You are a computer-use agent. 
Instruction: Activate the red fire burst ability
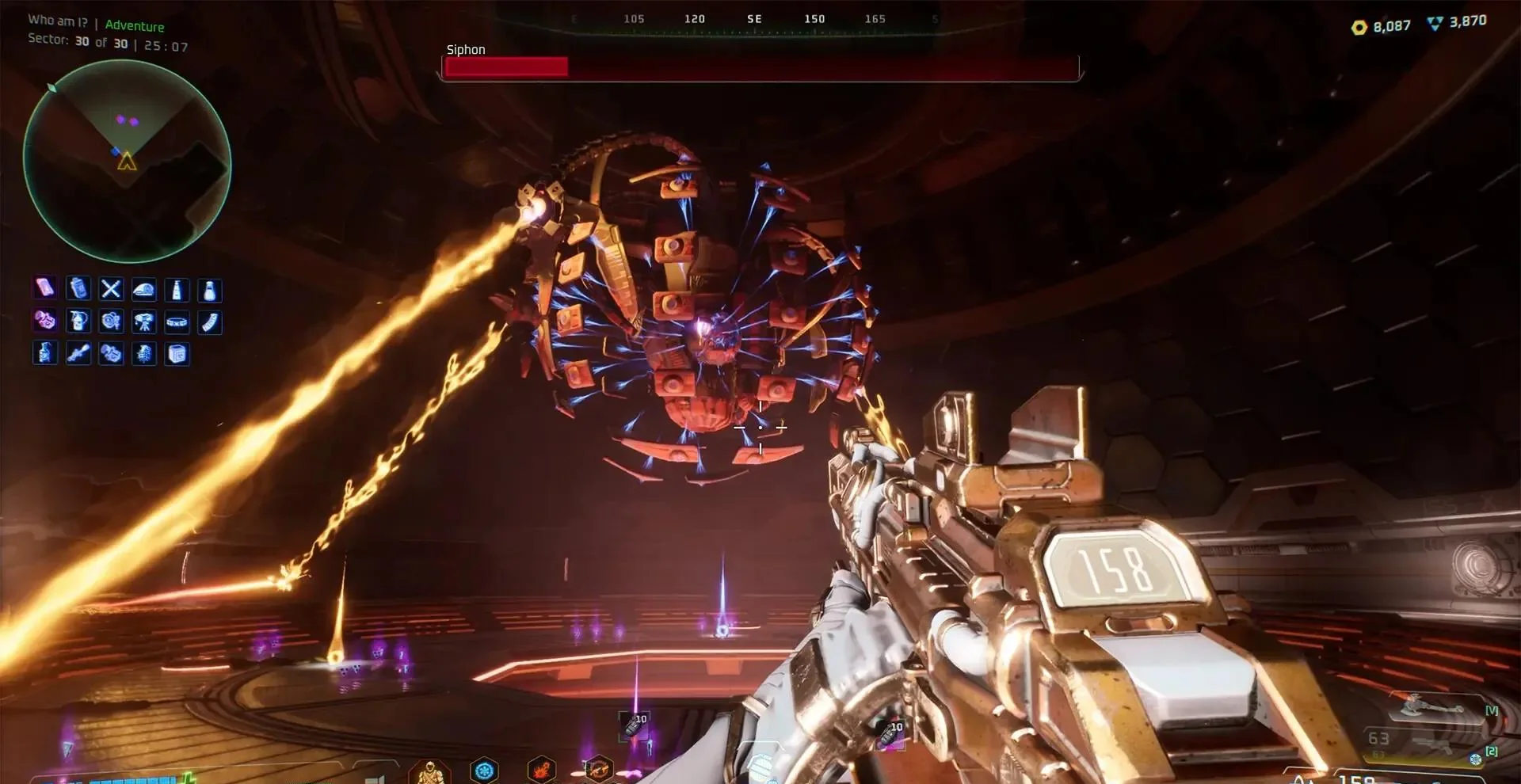[542, 770]
